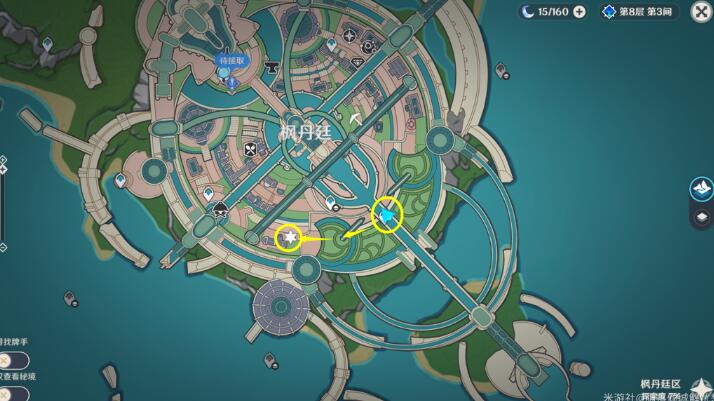
Task: Open the map layers button
Action: pyautogui.click(x=701, y=217)
